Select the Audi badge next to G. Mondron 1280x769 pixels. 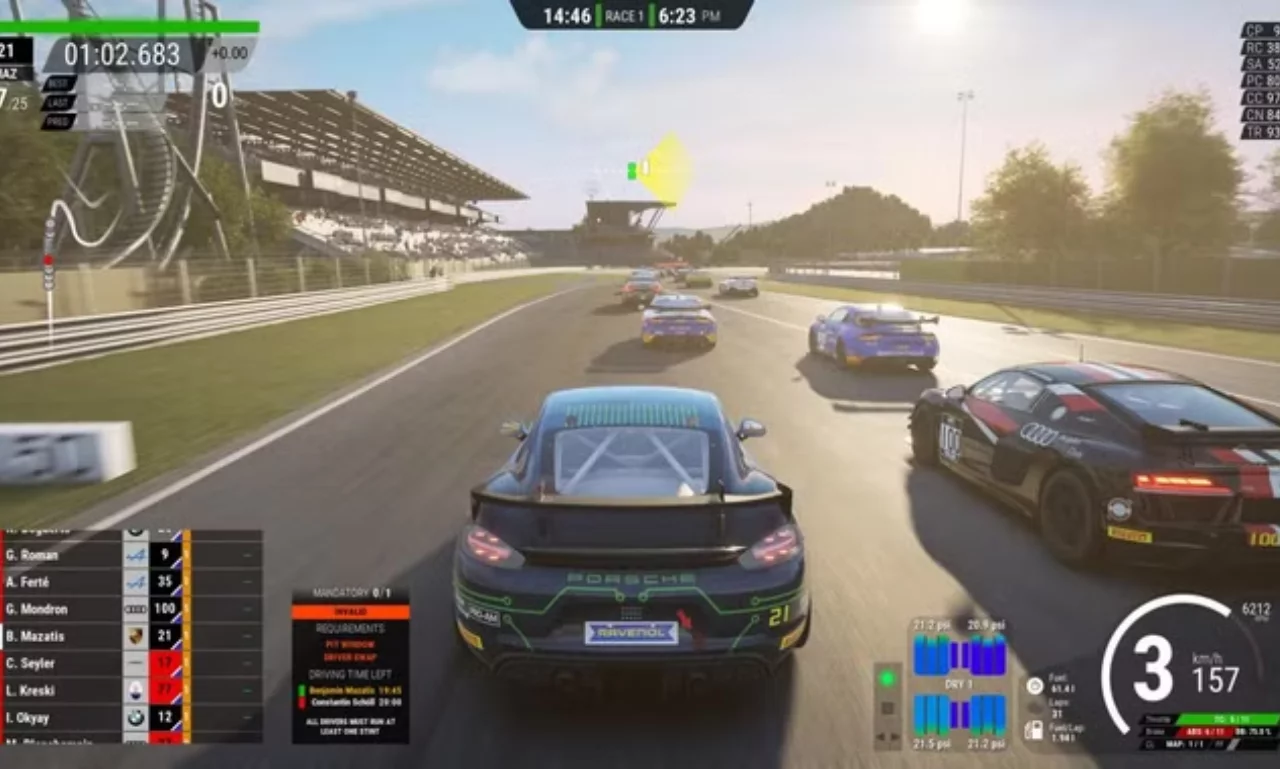coord(136,608)
